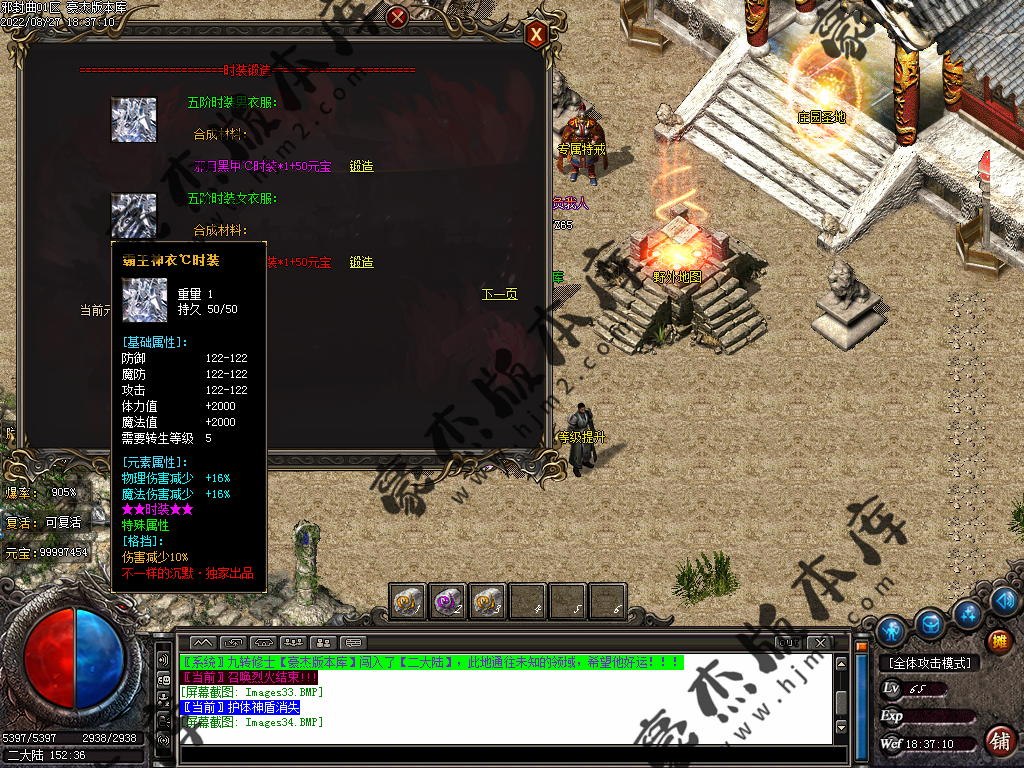This screenshot has width=1024, height=768.
Task: Select the female outfit item icon
Action: pyautogui.click(x=133, y=214)
